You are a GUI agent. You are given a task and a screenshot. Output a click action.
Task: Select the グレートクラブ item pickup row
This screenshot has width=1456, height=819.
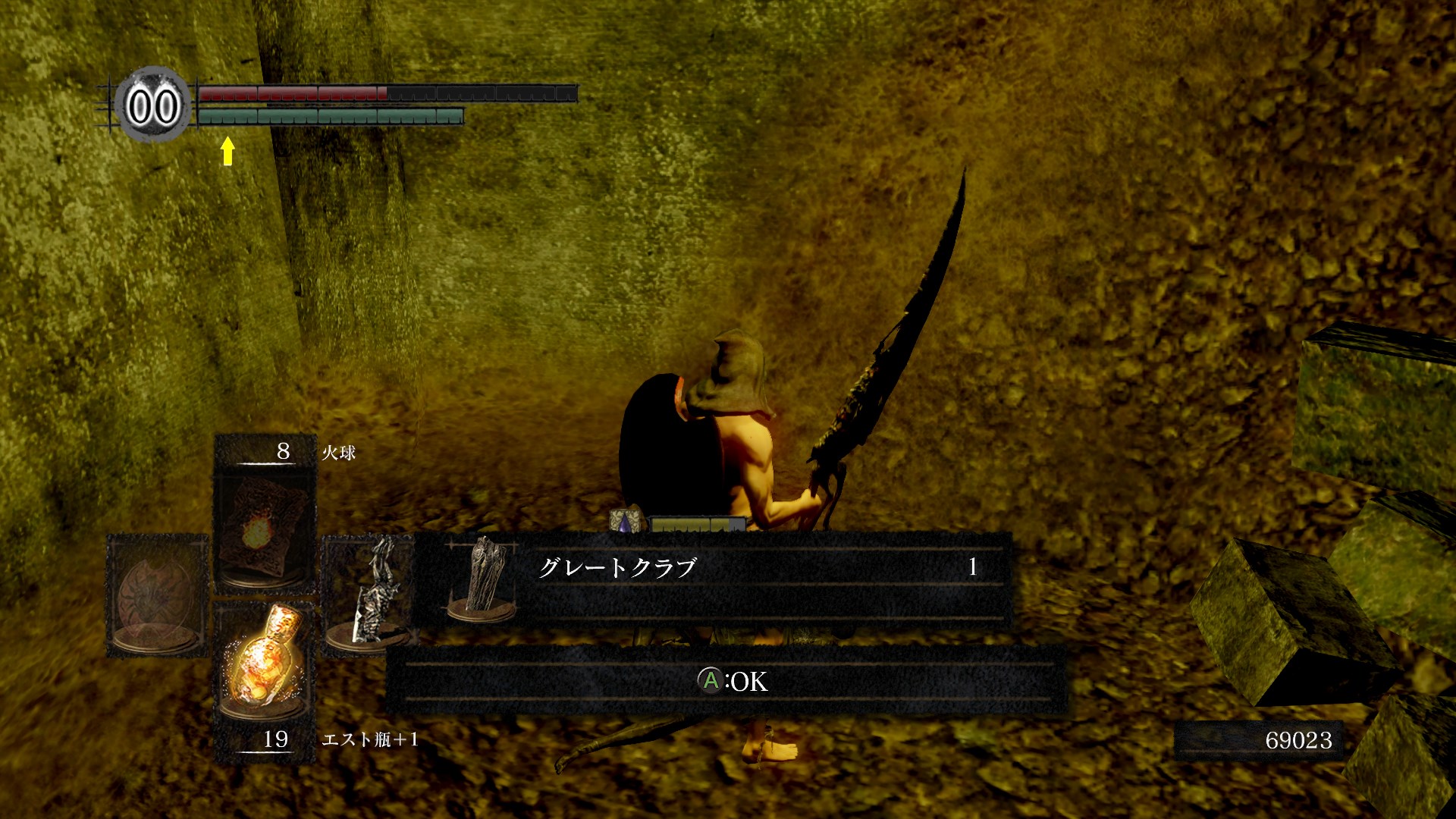pyautogui.click(x=713, y=576)
